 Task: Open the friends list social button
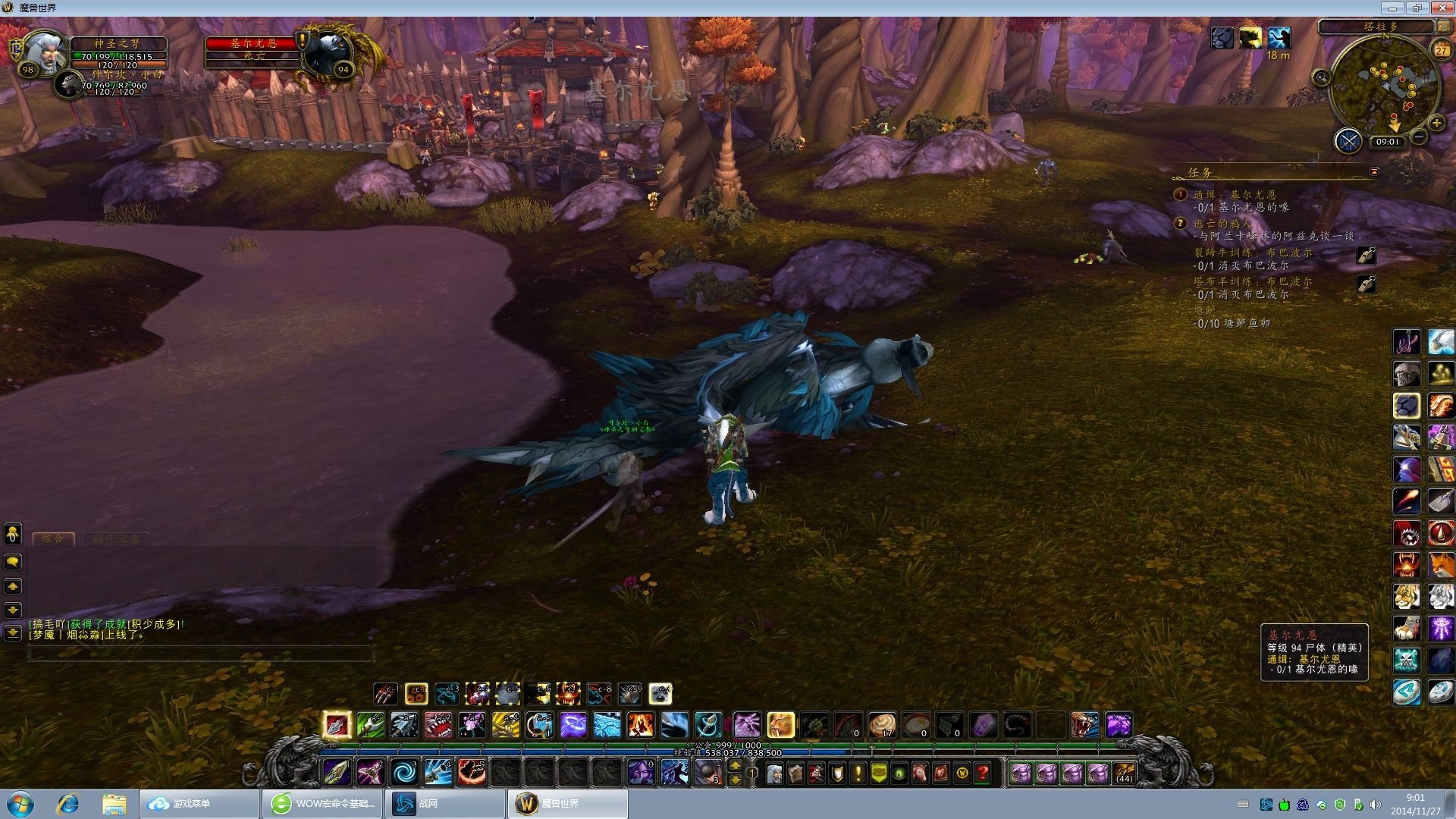pos(13,534)
